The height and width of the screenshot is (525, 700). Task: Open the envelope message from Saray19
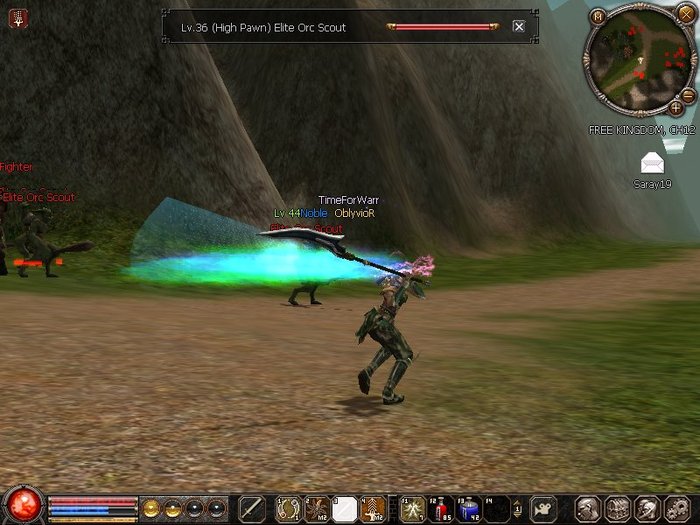652,163
